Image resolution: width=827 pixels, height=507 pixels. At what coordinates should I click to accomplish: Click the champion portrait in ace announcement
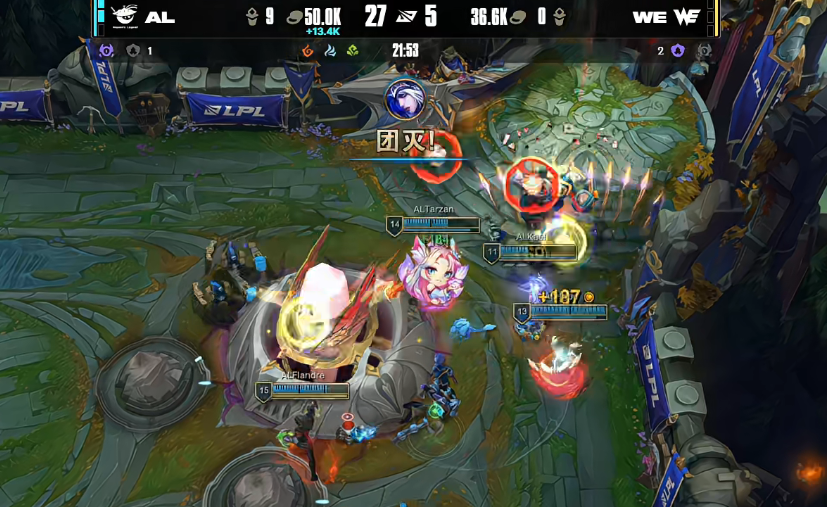point(404,100)
